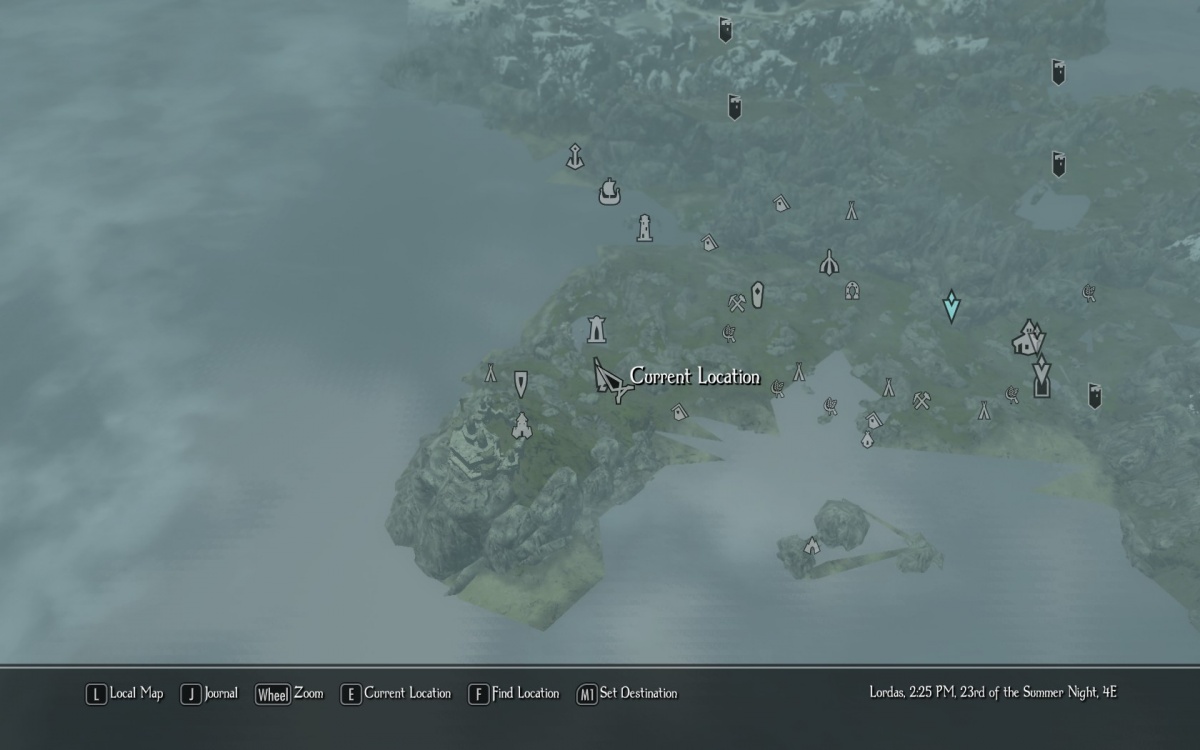This screenshot has width=1200, height=750.
Task: Open the Local Map view
Action: [125, 693]
